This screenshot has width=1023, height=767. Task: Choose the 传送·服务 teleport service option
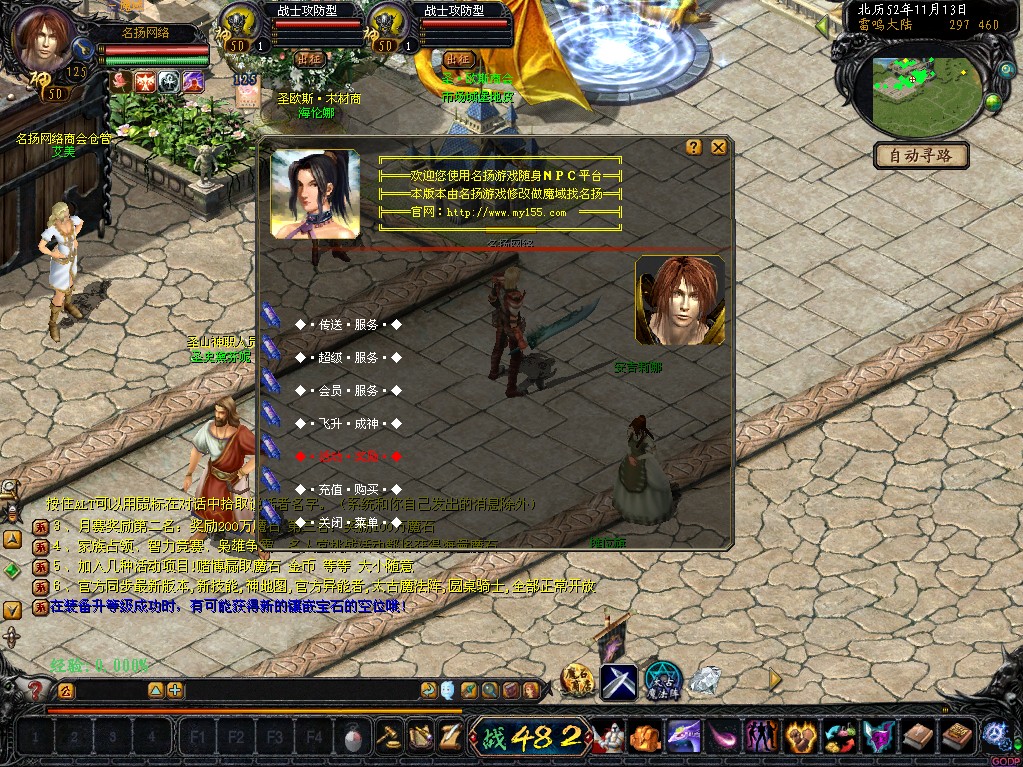click(x=348, y=325)
